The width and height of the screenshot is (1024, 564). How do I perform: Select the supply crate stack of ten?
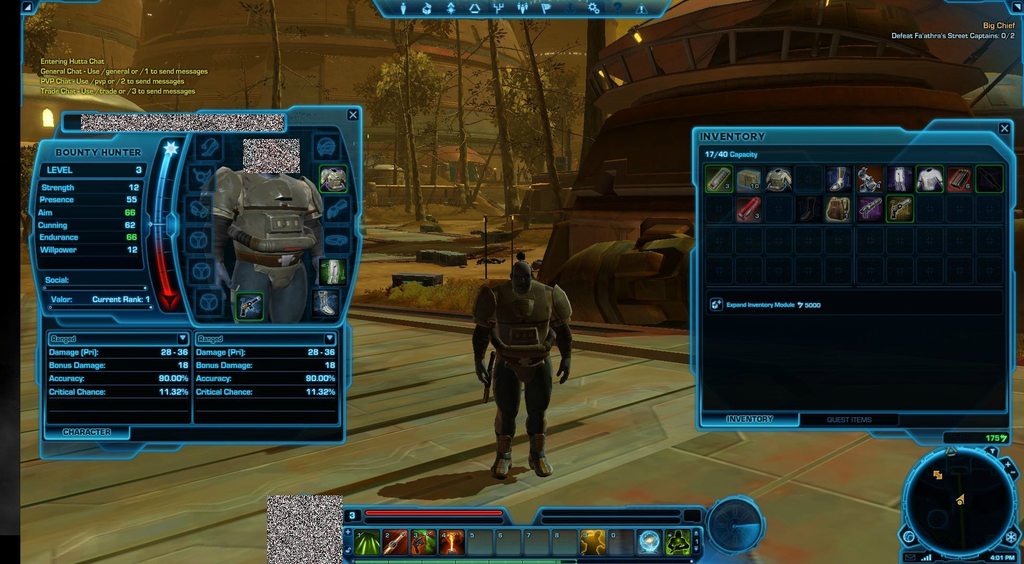(748, 179)
